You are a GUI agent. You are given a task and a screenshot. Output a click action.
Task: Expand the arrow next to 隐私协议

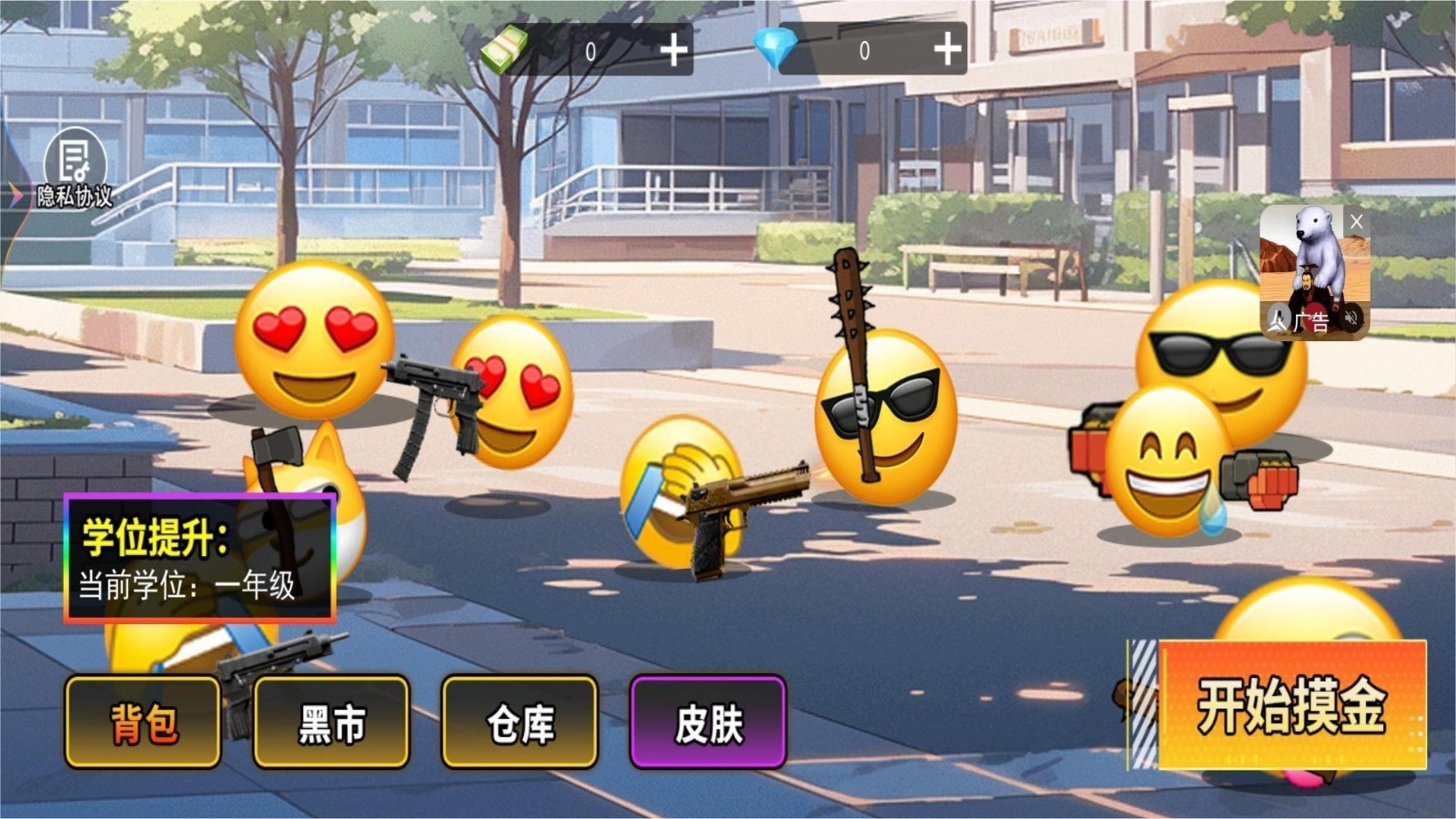tap(14, 193)
